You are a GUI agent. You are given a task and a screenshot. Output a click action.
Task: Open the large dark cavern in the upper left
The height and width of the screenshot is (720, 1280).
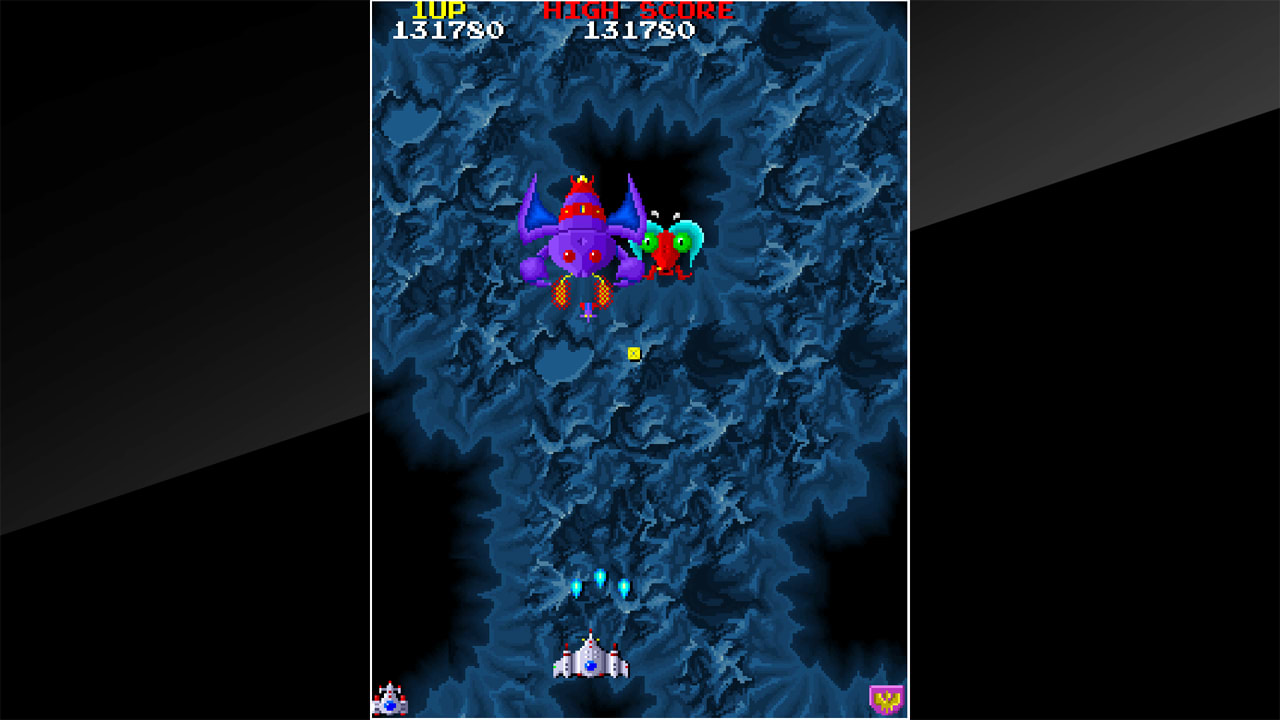click(410, 120)
